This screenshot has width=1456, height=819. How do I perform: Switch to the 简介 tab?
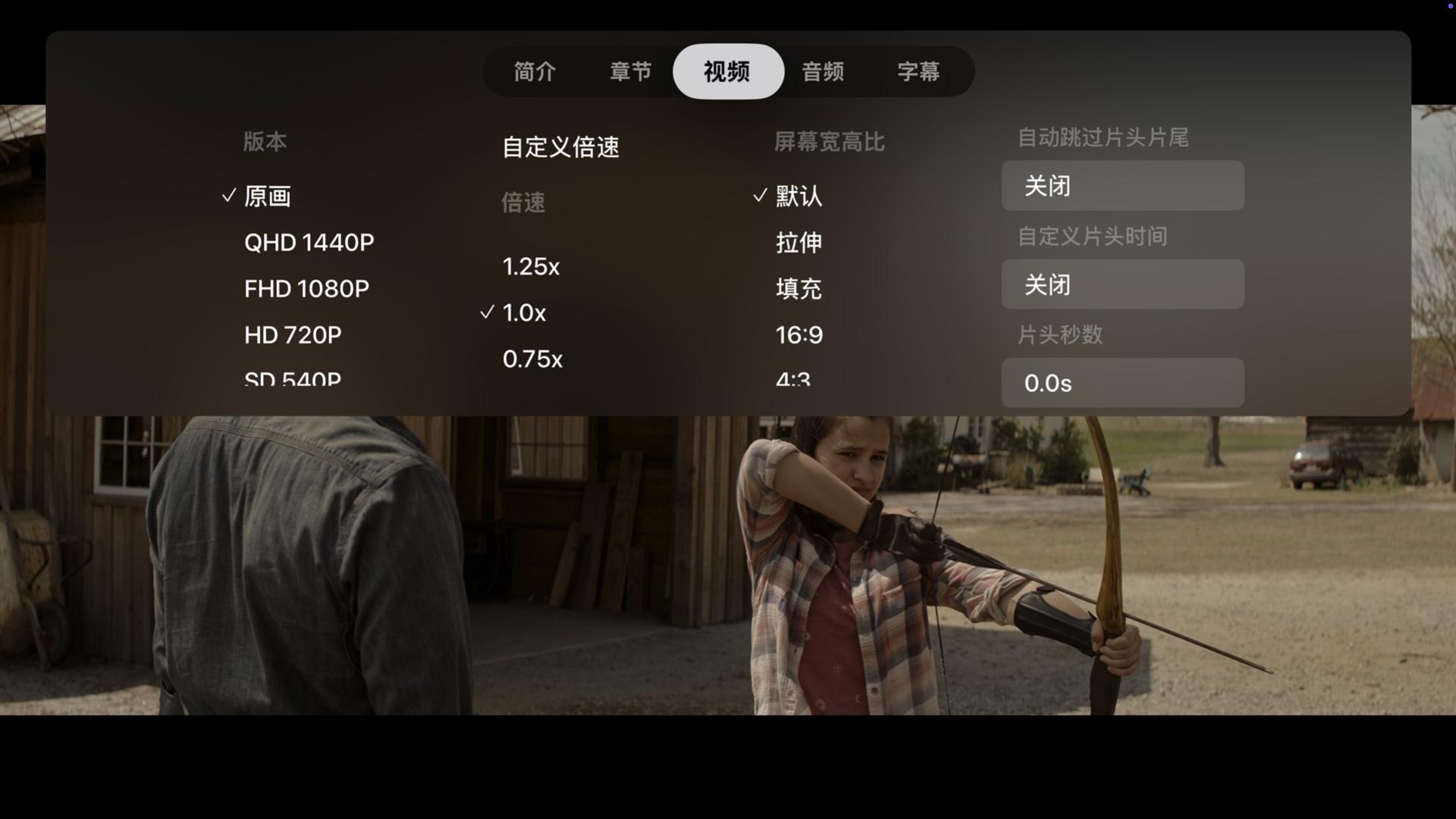pos(535,72)
